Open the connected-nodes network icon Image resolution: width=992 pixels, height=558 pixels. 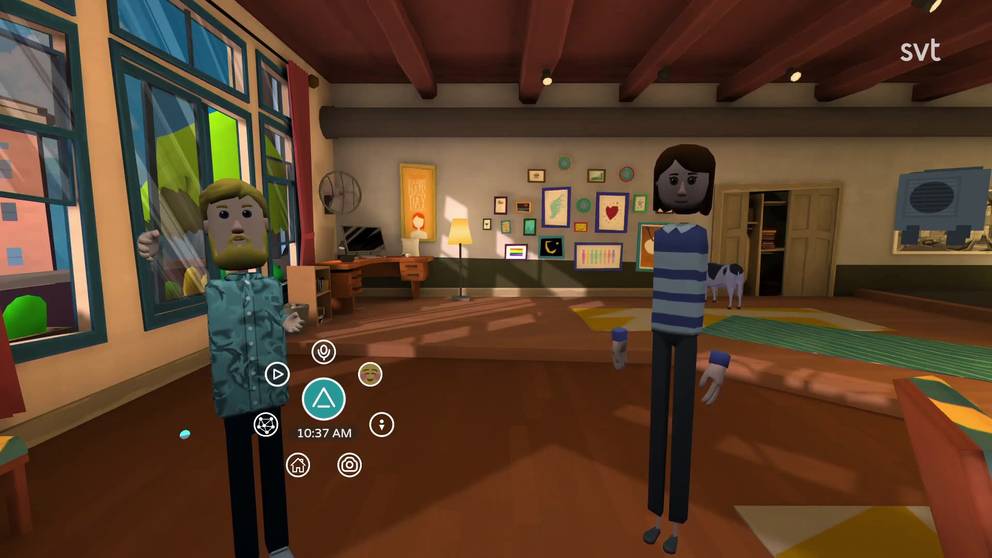tap(265, 424)
